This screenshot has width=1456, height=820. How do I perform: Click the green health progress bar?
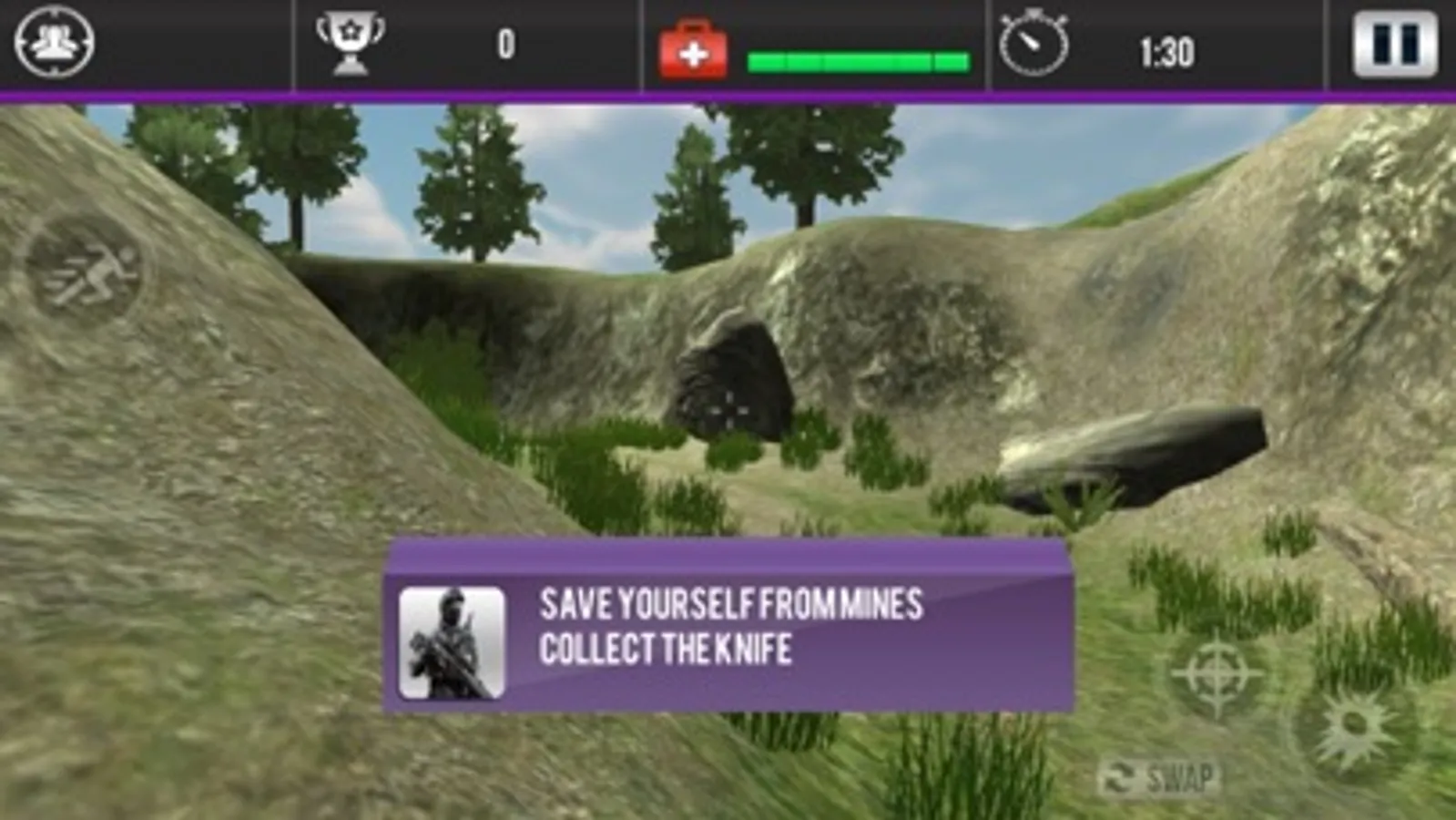coord(851,59)
